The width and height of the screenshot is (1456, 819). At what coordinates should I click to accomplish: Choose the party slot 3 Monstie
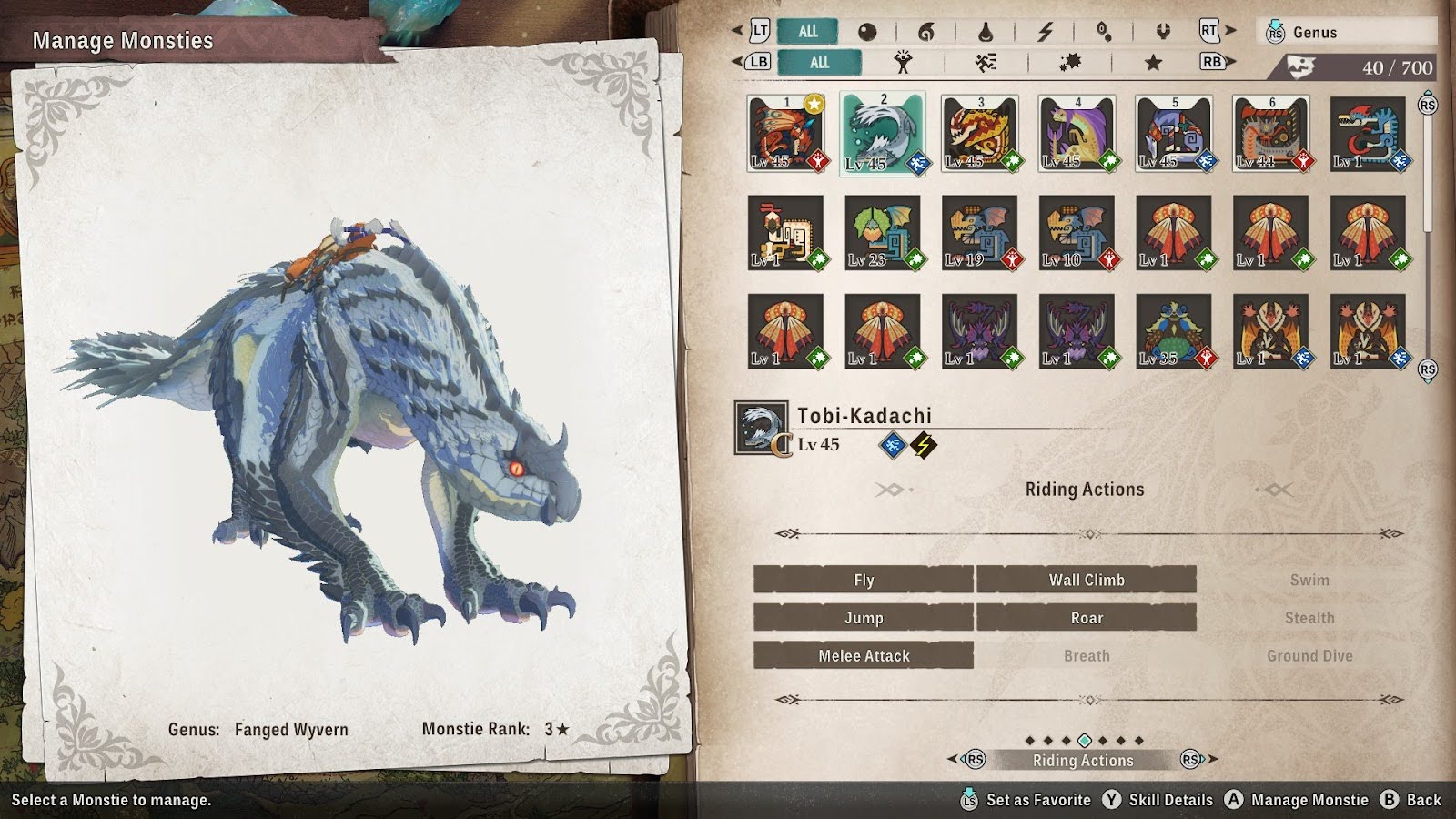pos(979,134)
